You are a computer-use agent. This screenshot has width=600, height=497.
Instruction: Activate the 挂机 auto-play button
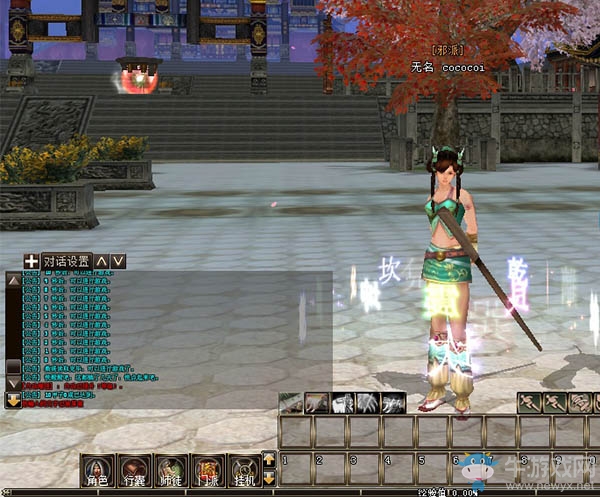pos(244,469)
